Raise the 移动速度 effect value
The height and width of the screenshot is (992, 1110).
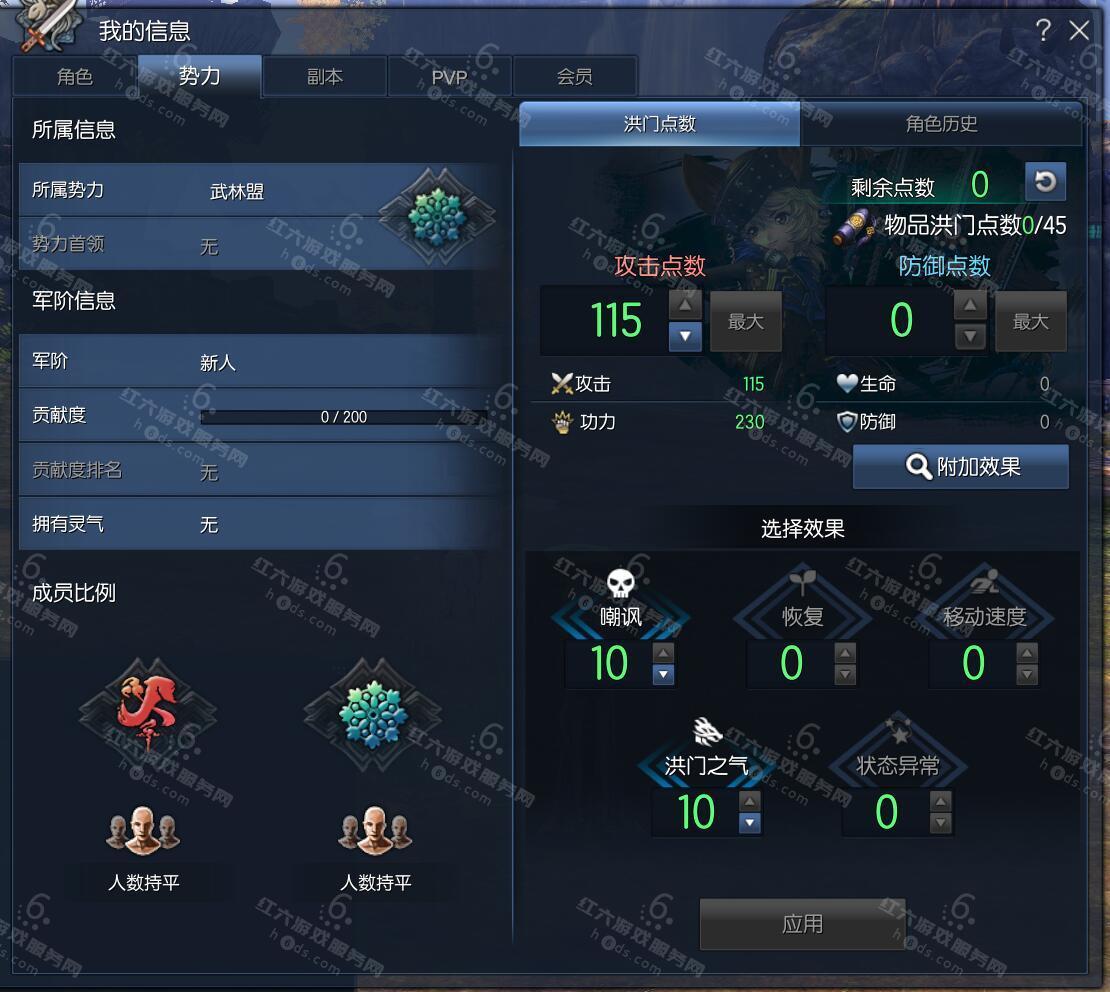[x=1026, y=653]
